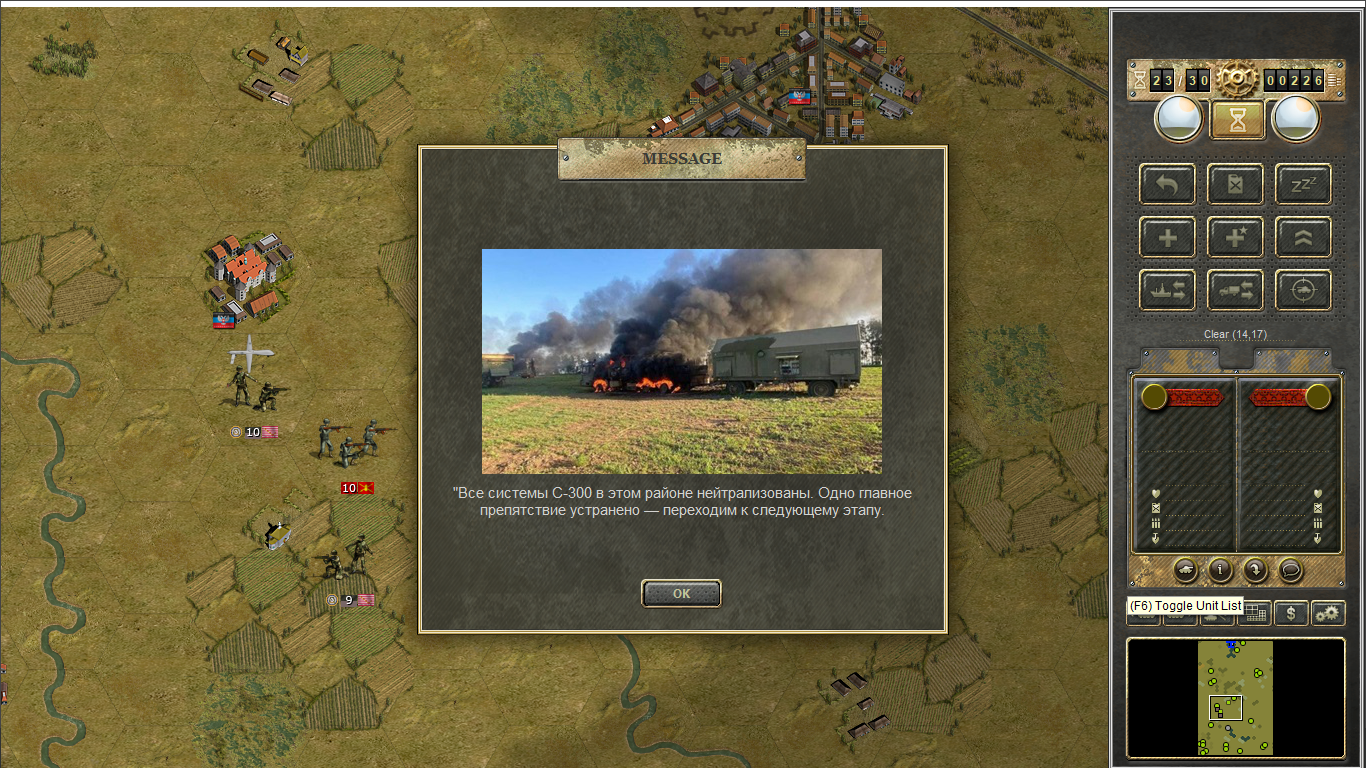Click the curved down-arrow round button
Screen dimensions: 1366x768
point(1255,570)
